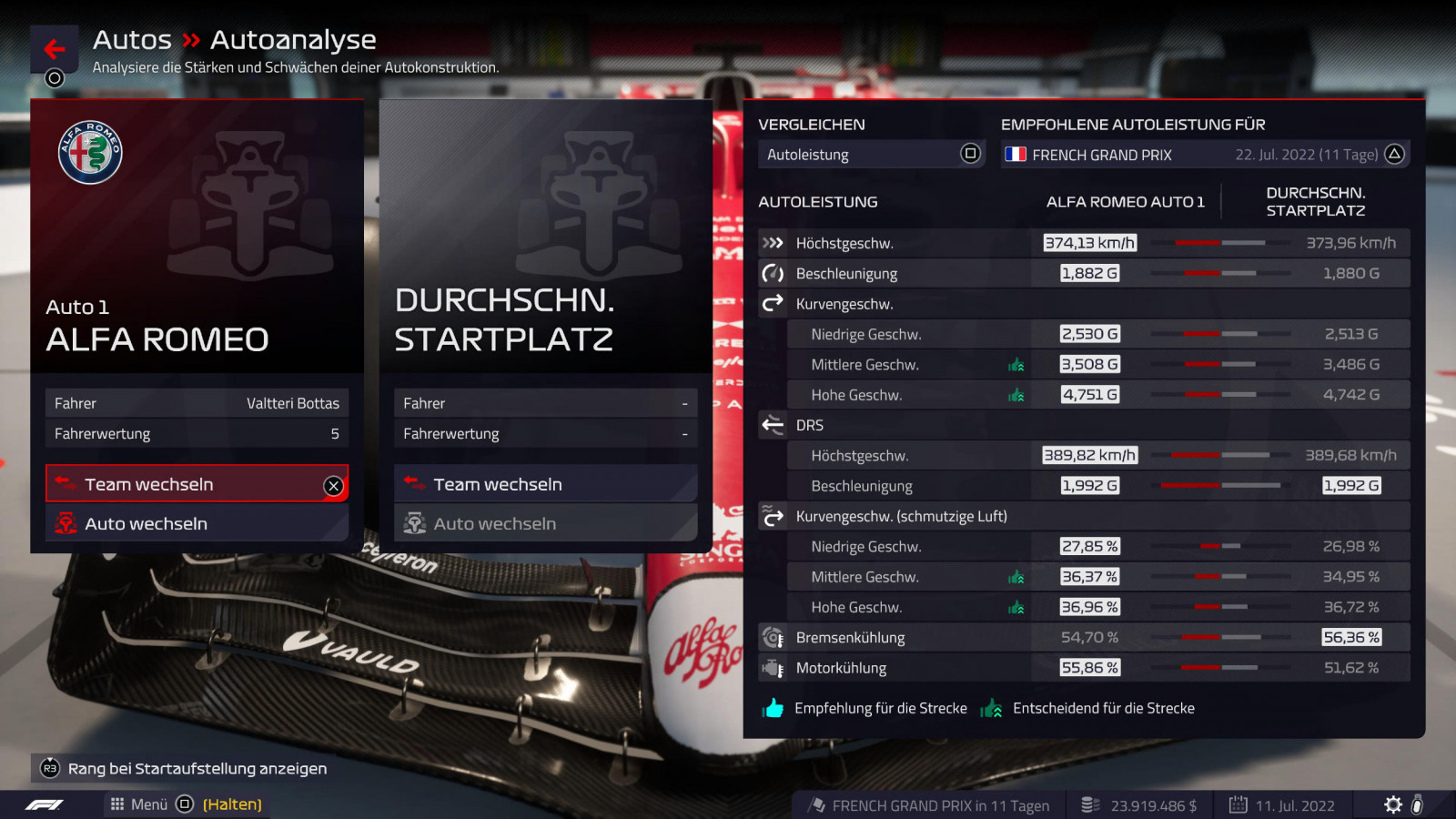The height and width of the screenshot is (819, 1456).
Task: Click the Alfa Romeo Auto 1 card
Action: pos(197,237)
